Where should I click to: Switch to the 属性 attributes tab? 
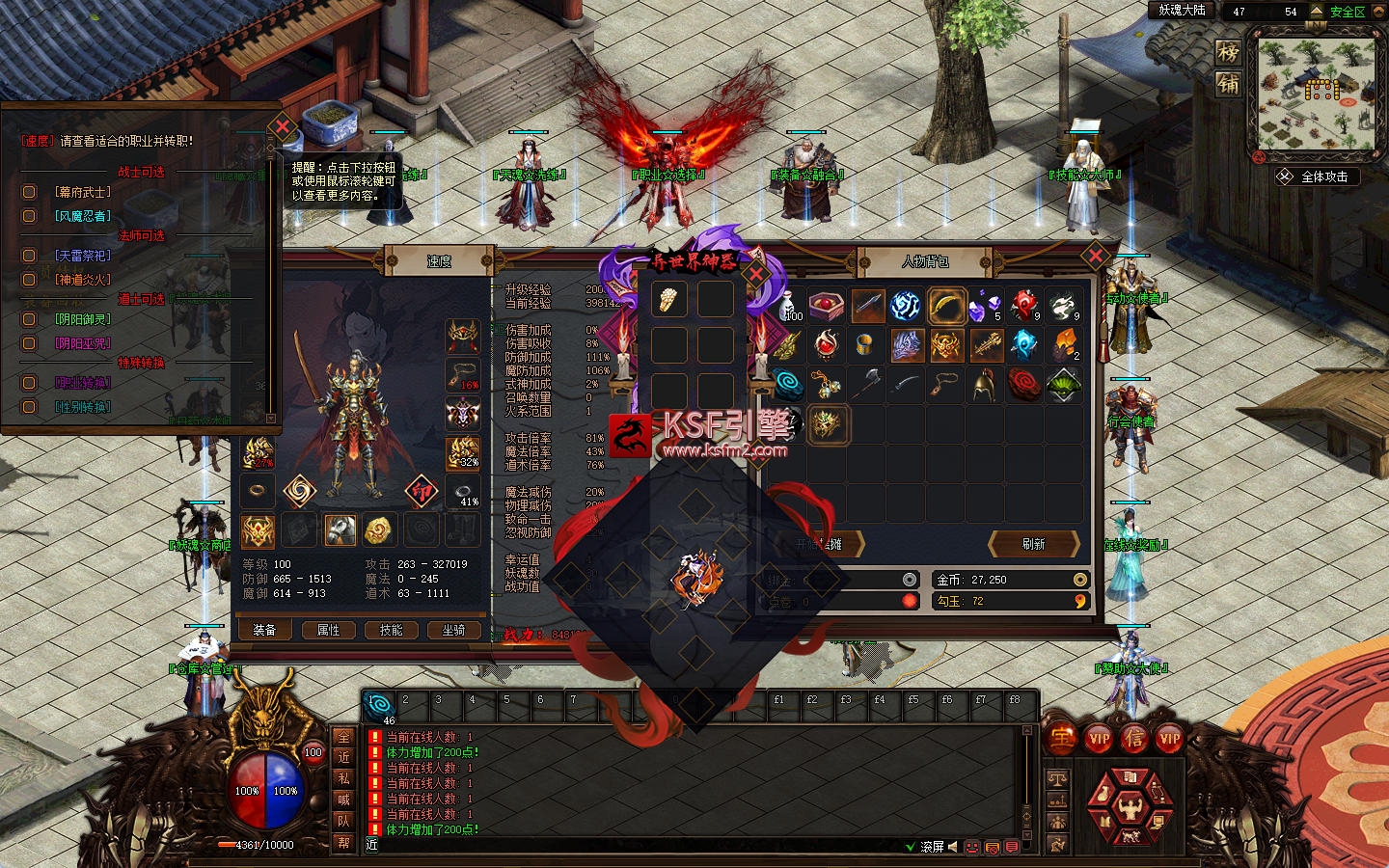pos(328,630)
